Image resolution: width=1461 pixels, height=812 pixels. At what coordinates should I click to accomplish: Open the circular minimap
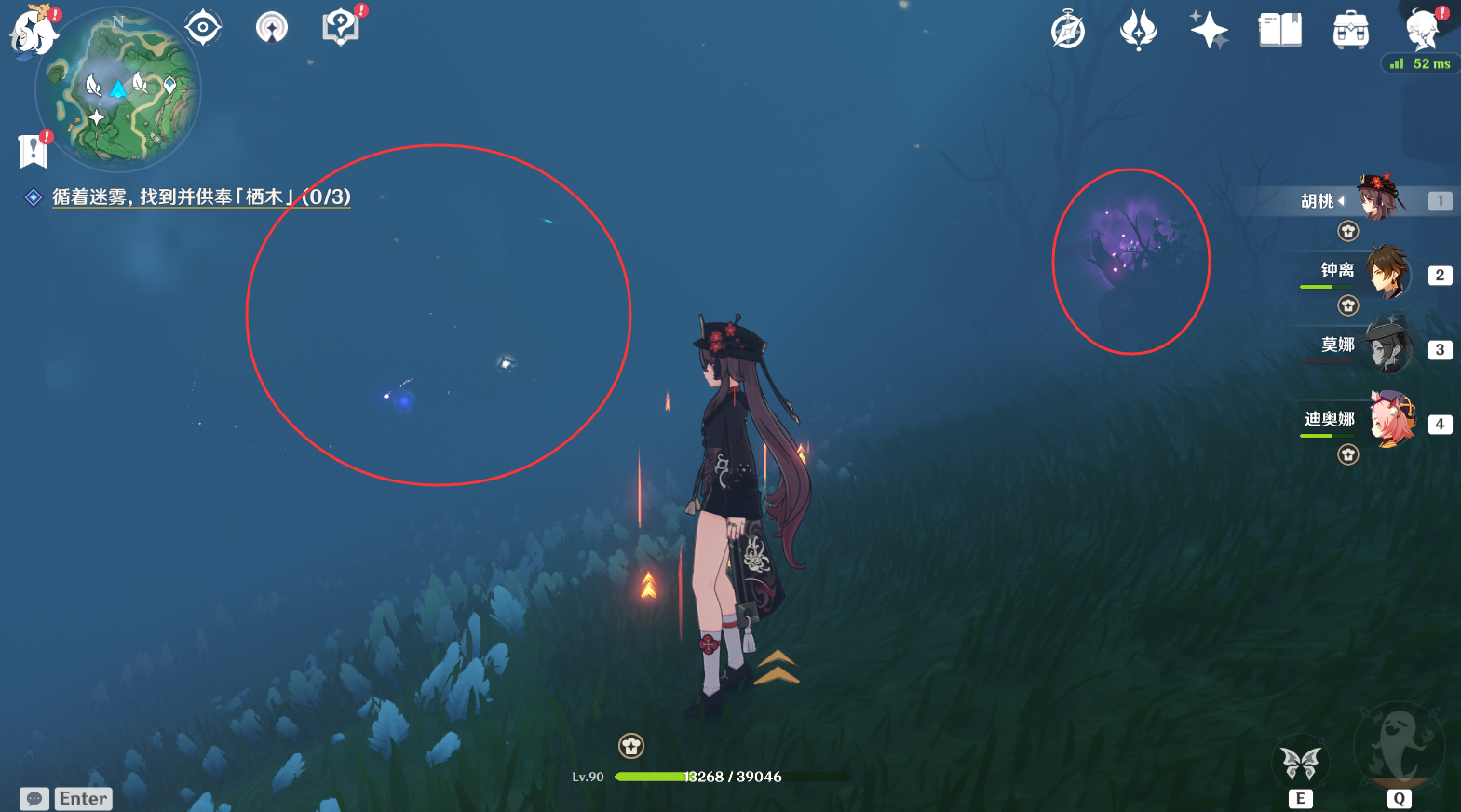point(118,89)
